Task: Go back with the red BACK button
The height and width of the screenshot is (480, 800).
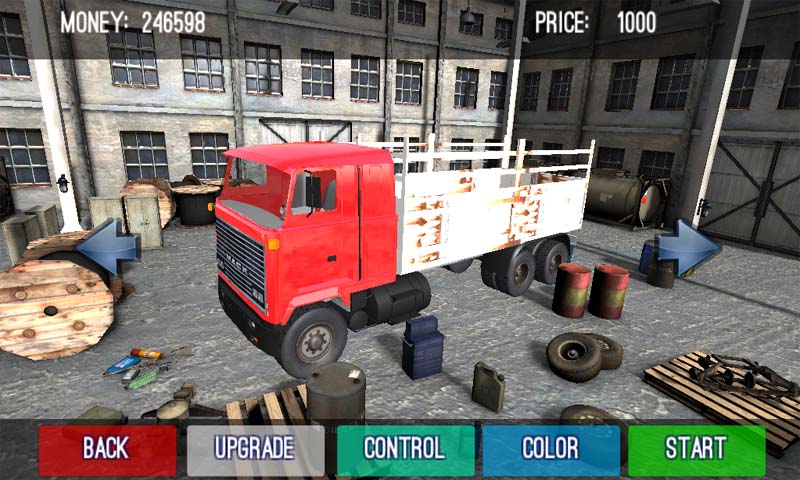Action: (x=107, y=449)
